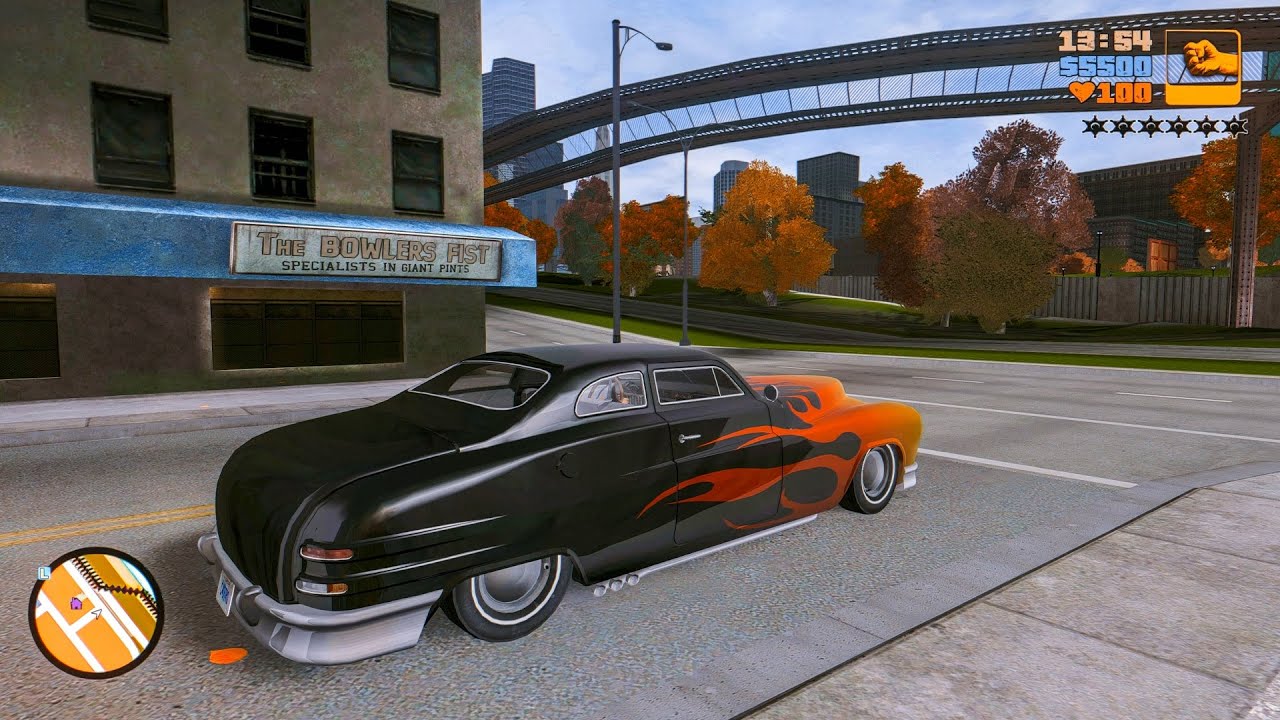Click the player arrow inside the minimap
This screenshot has width=1280, height=720.
96,614
